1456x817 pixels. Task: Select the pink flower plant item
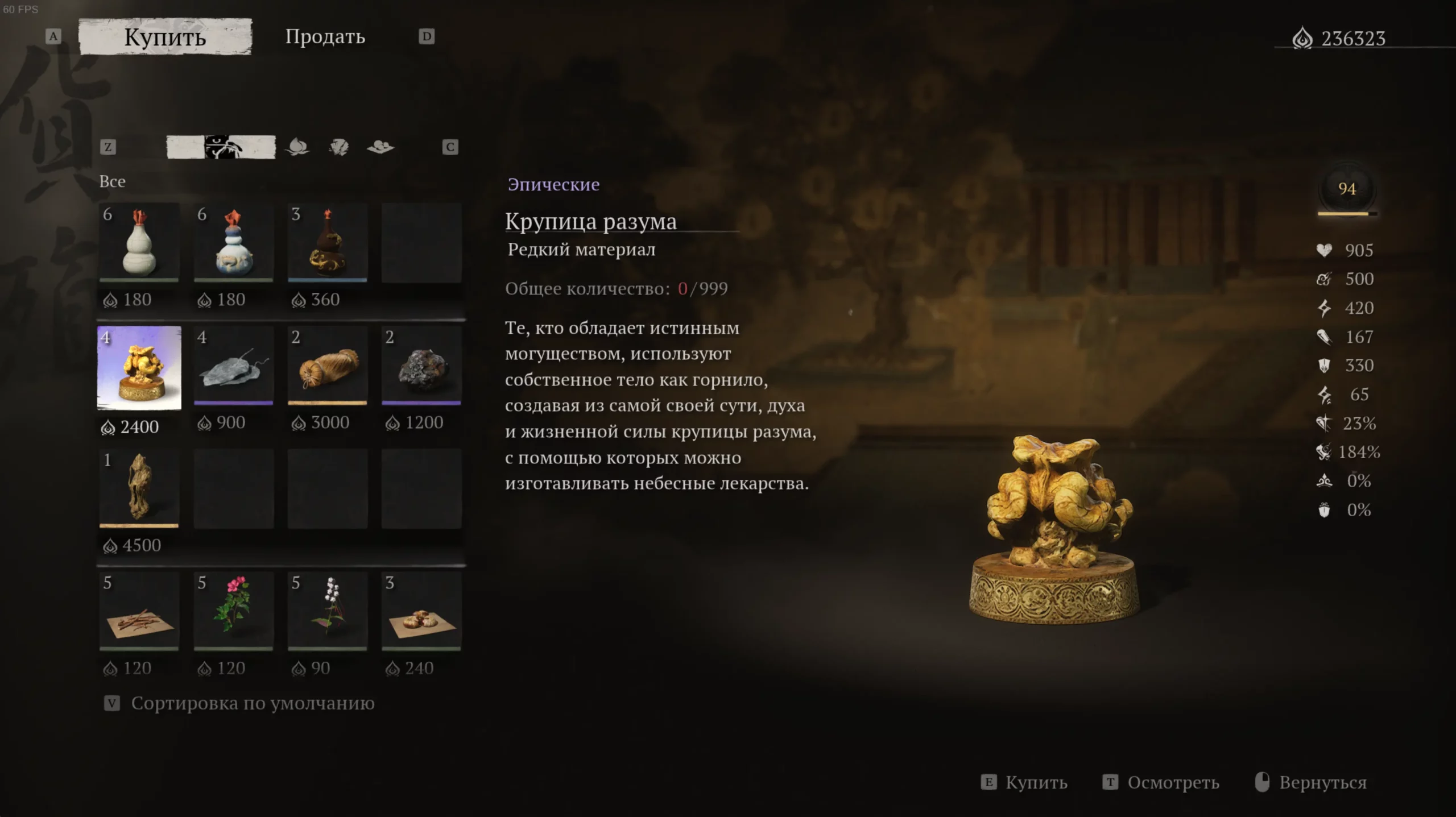tap(233, 612)
